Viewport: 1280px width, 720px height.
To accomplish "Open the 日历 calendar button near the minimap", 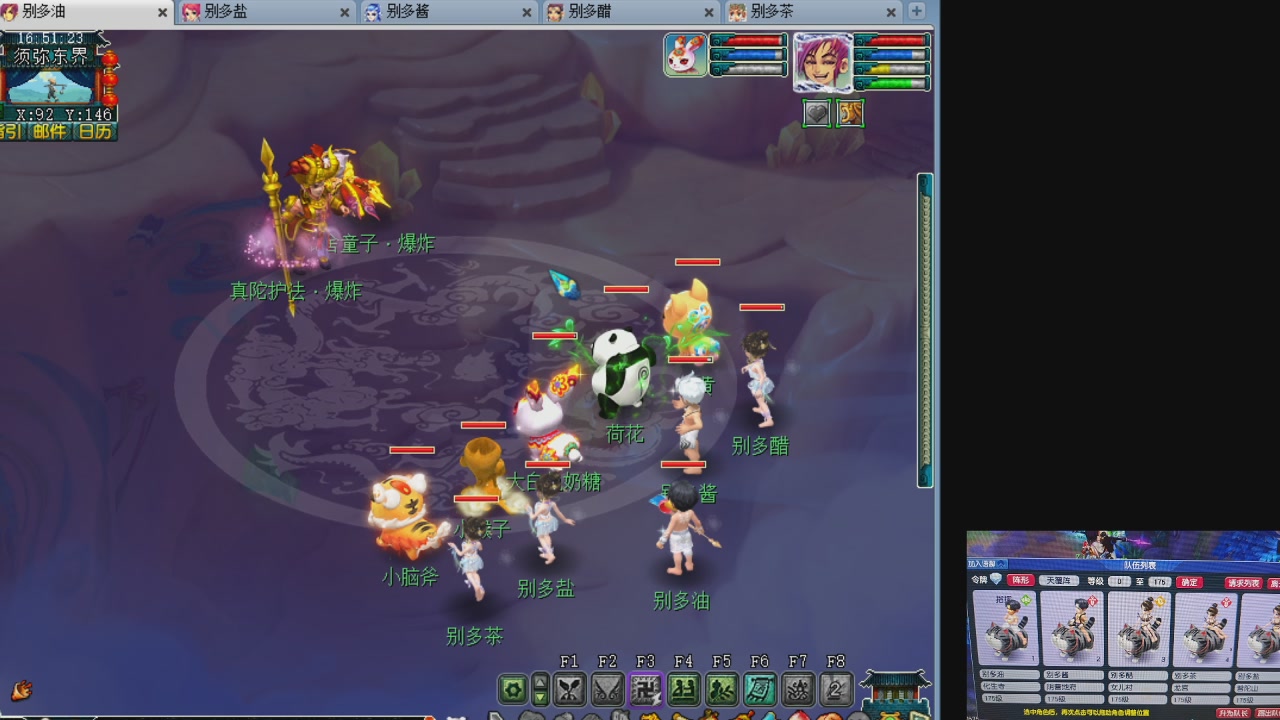I will point(97,130).
